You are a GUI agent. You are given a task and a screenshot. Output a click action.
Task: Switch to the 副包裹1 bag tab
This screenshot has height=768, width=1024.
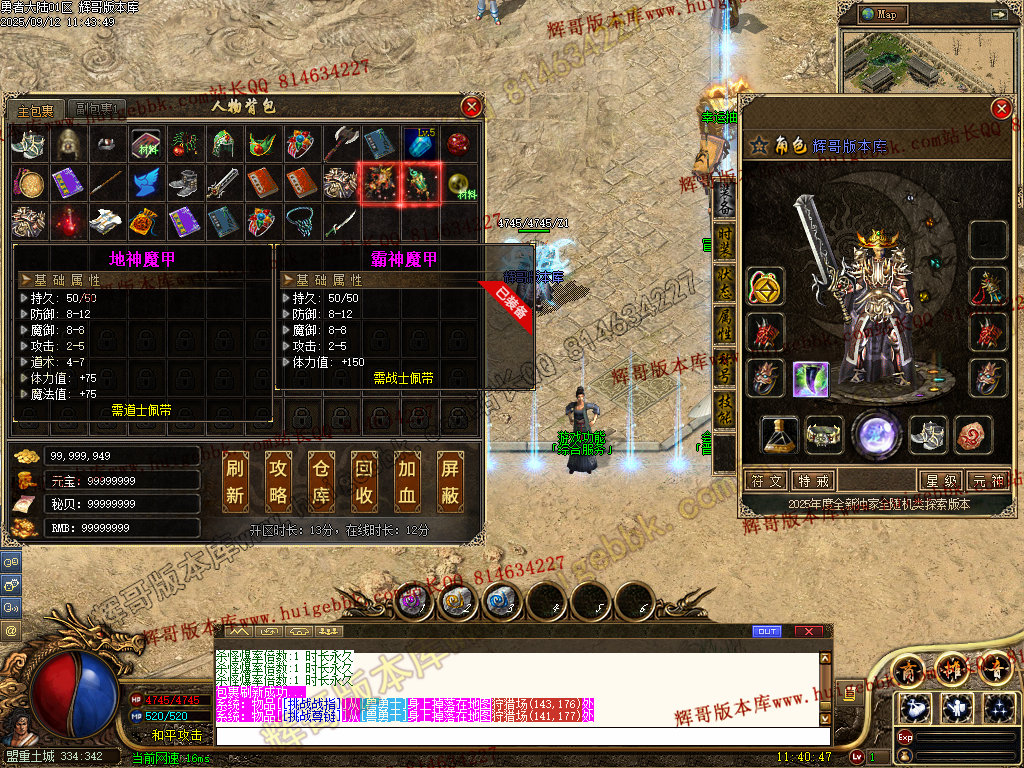(97, 109)
